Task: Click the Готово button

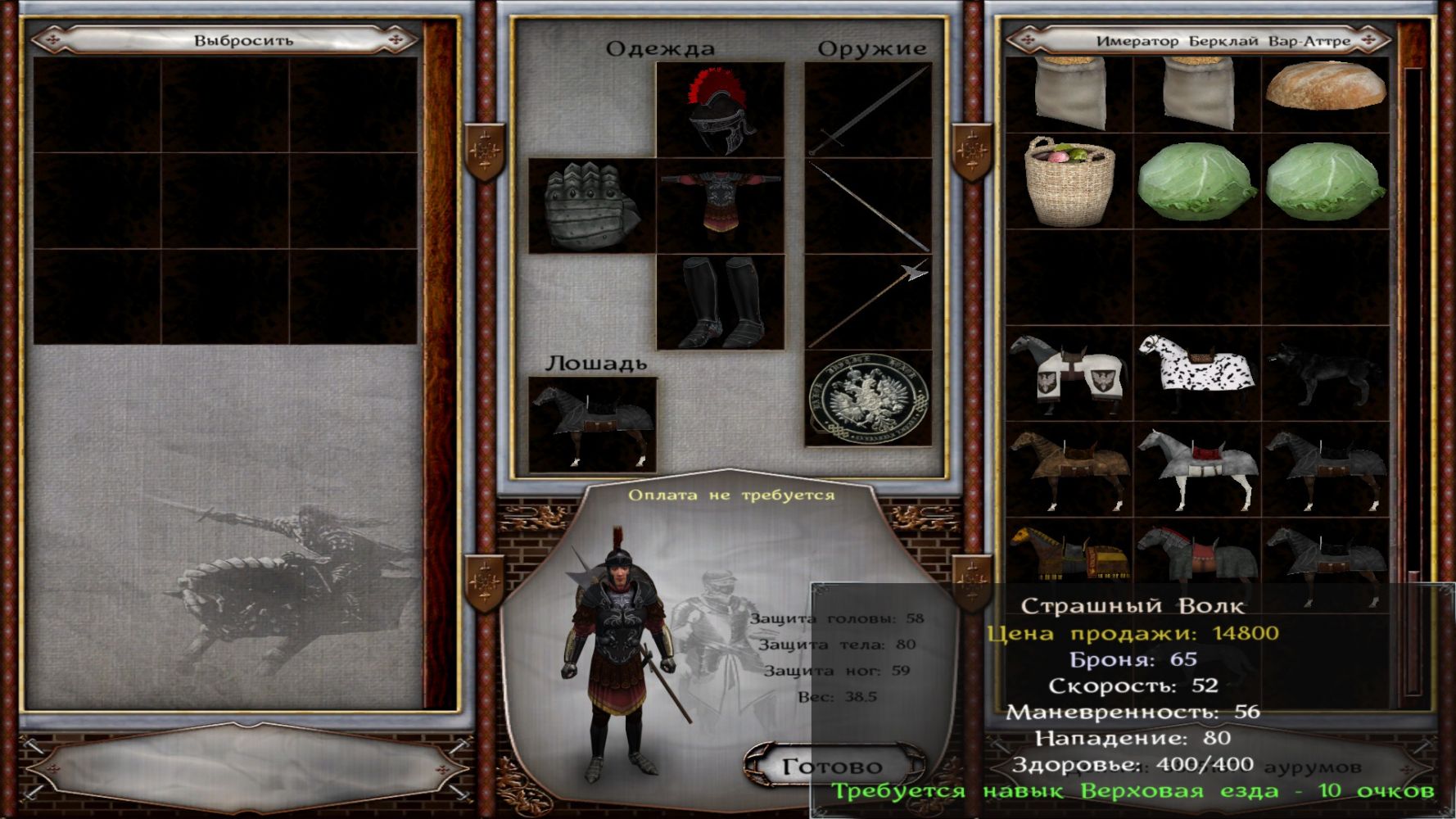Action: [832, 767]
